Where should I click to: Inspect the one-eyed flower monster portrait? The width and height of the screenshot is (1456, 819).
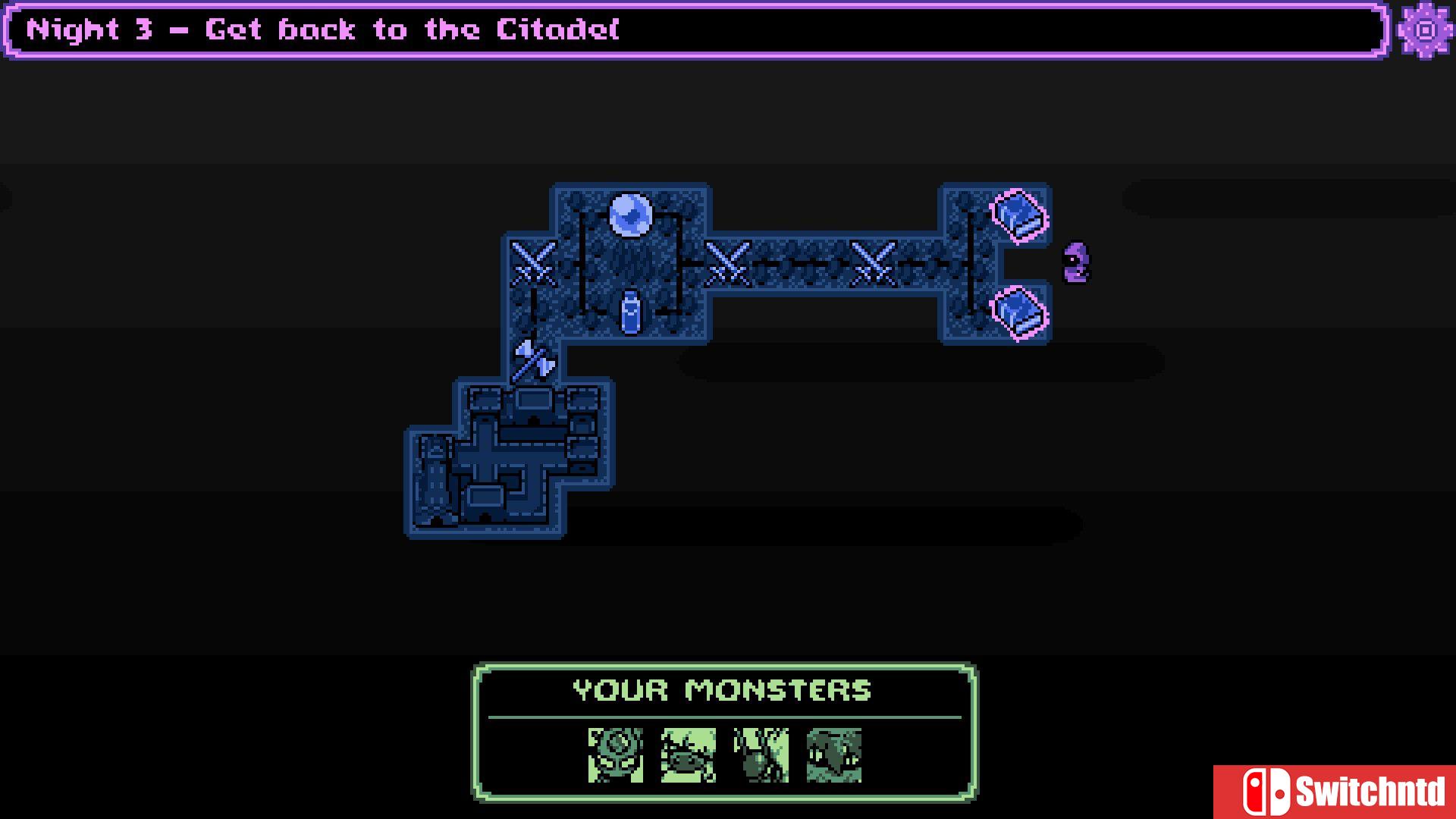tap(616, 755)
